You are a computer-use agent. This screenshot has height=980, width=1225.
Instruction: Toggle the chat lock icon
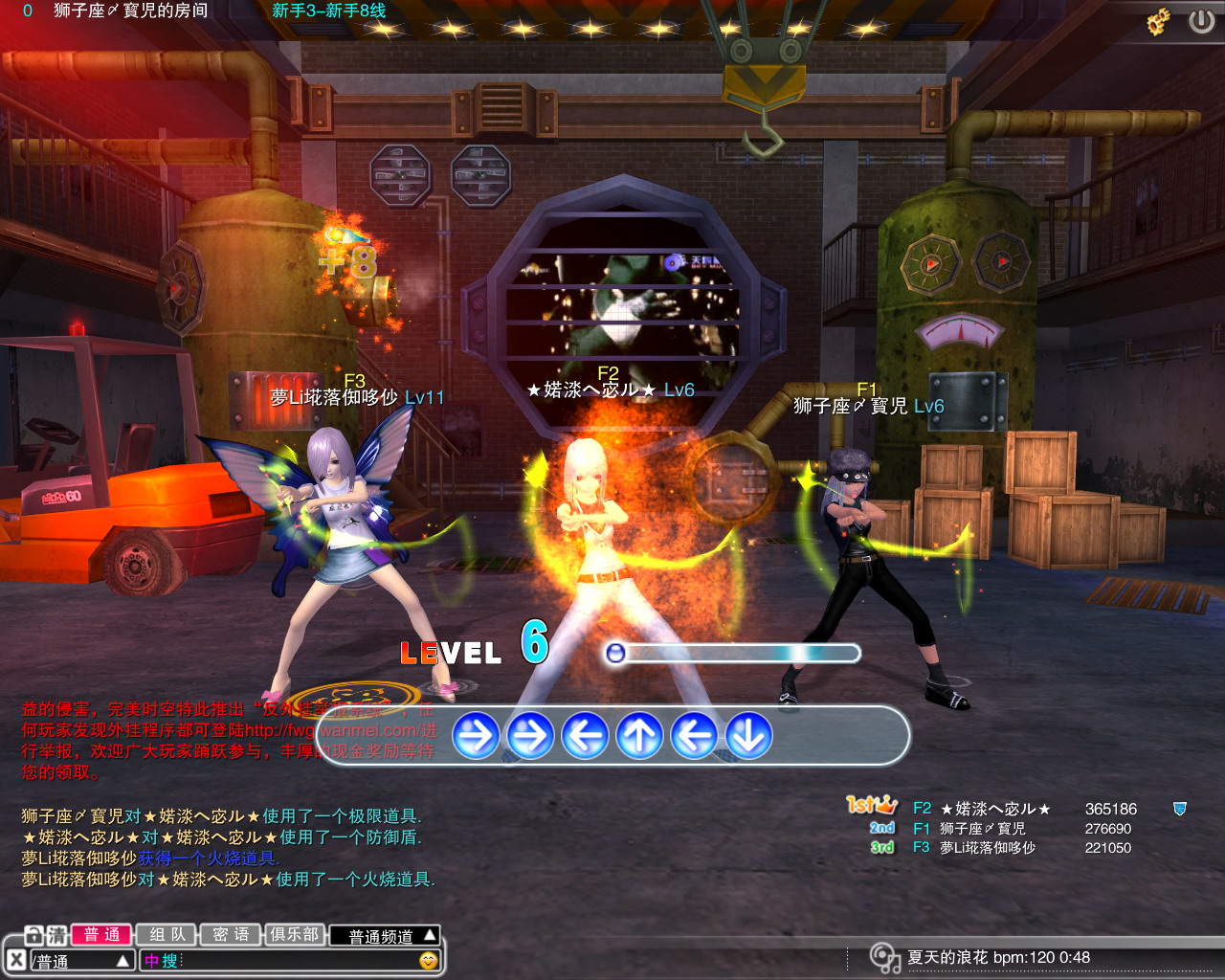click(33, 935)
